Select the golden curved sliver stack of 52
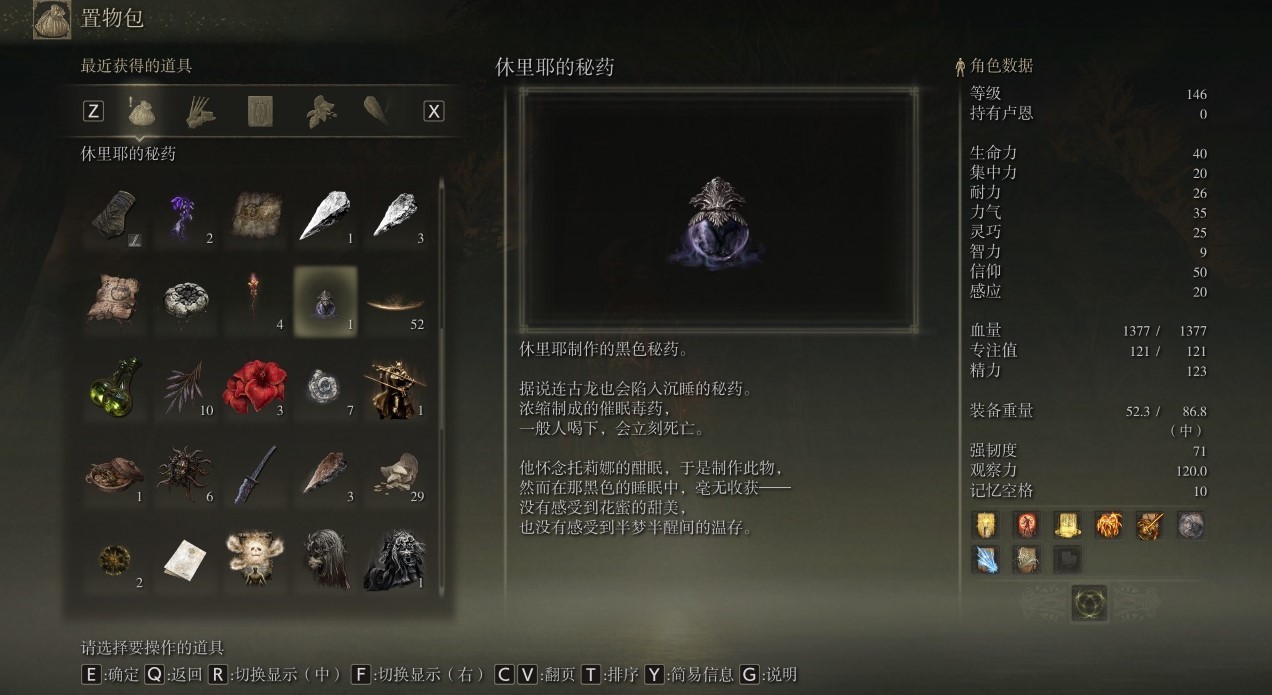 click(x=395, y=301)
